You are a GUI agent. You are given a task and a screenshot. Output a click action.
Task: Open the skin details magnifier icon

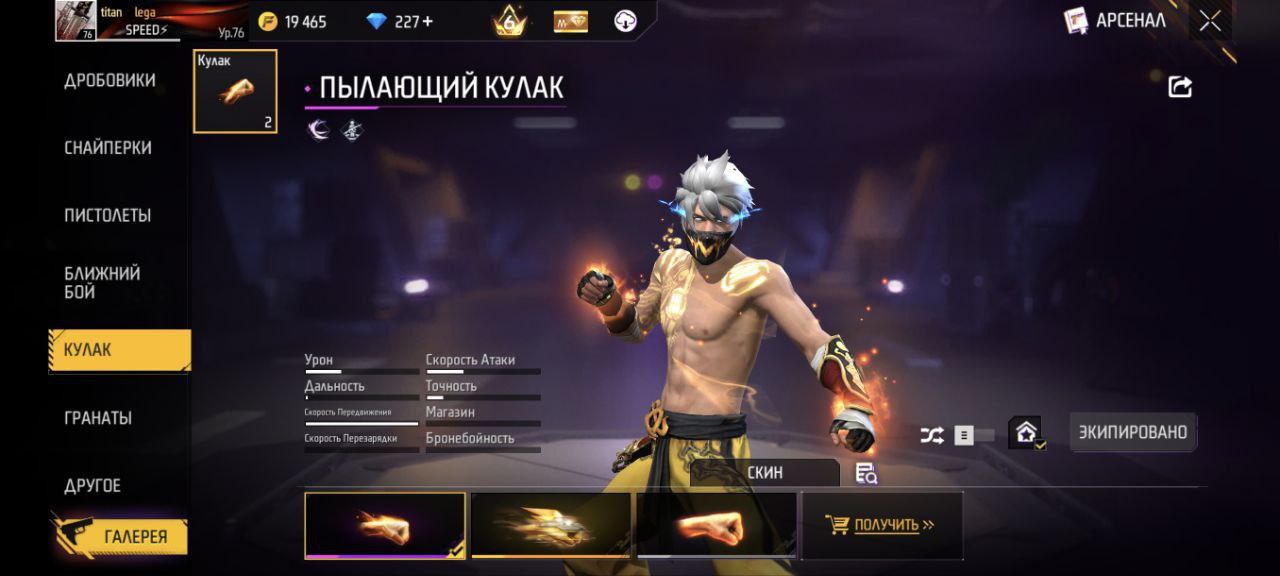[866, 474]
